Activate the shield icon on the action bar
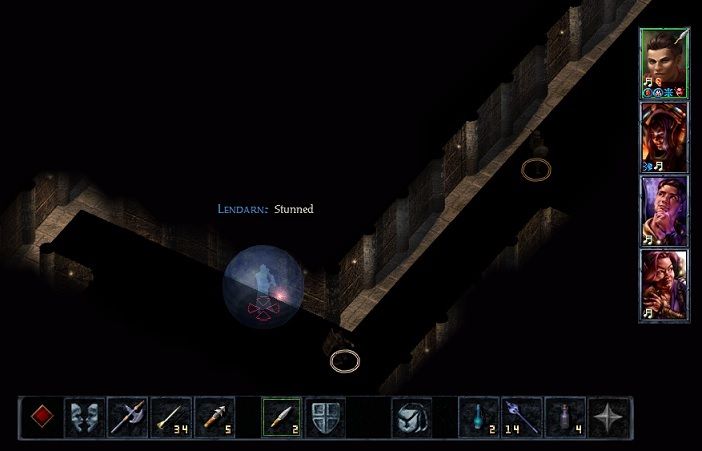Image resolution: width=702 pixels, height=451 pixels. [x=326, y=416]
